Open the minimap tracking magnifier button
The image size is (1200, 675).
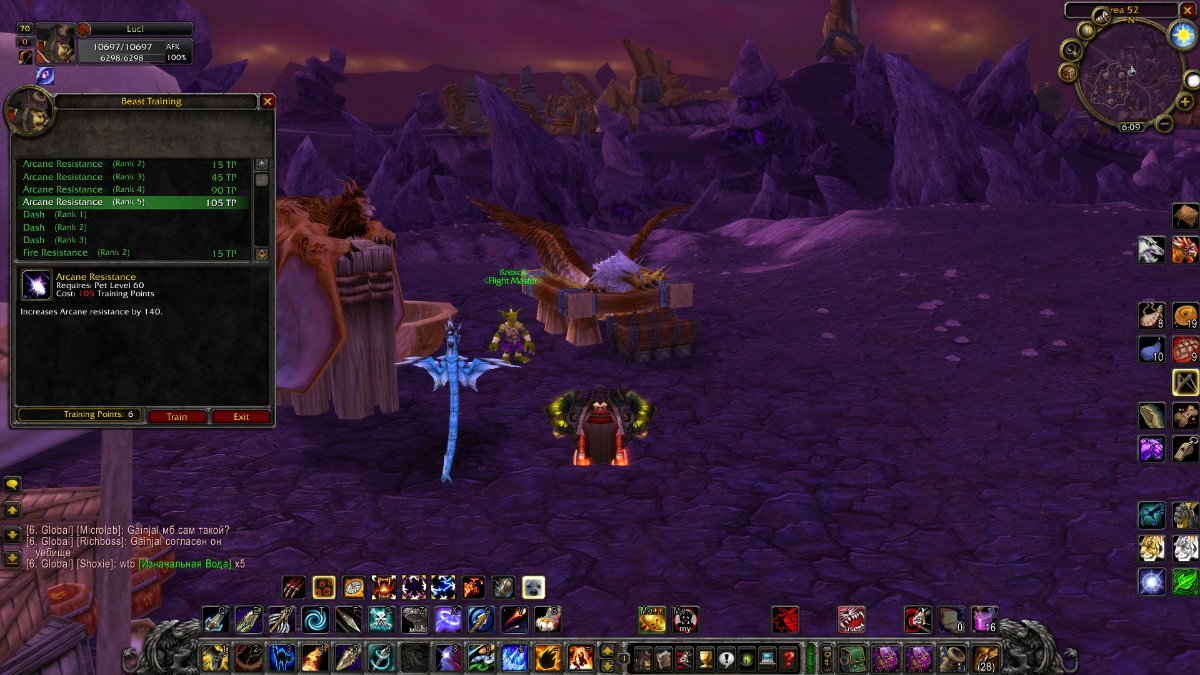tap(1071, 50)
